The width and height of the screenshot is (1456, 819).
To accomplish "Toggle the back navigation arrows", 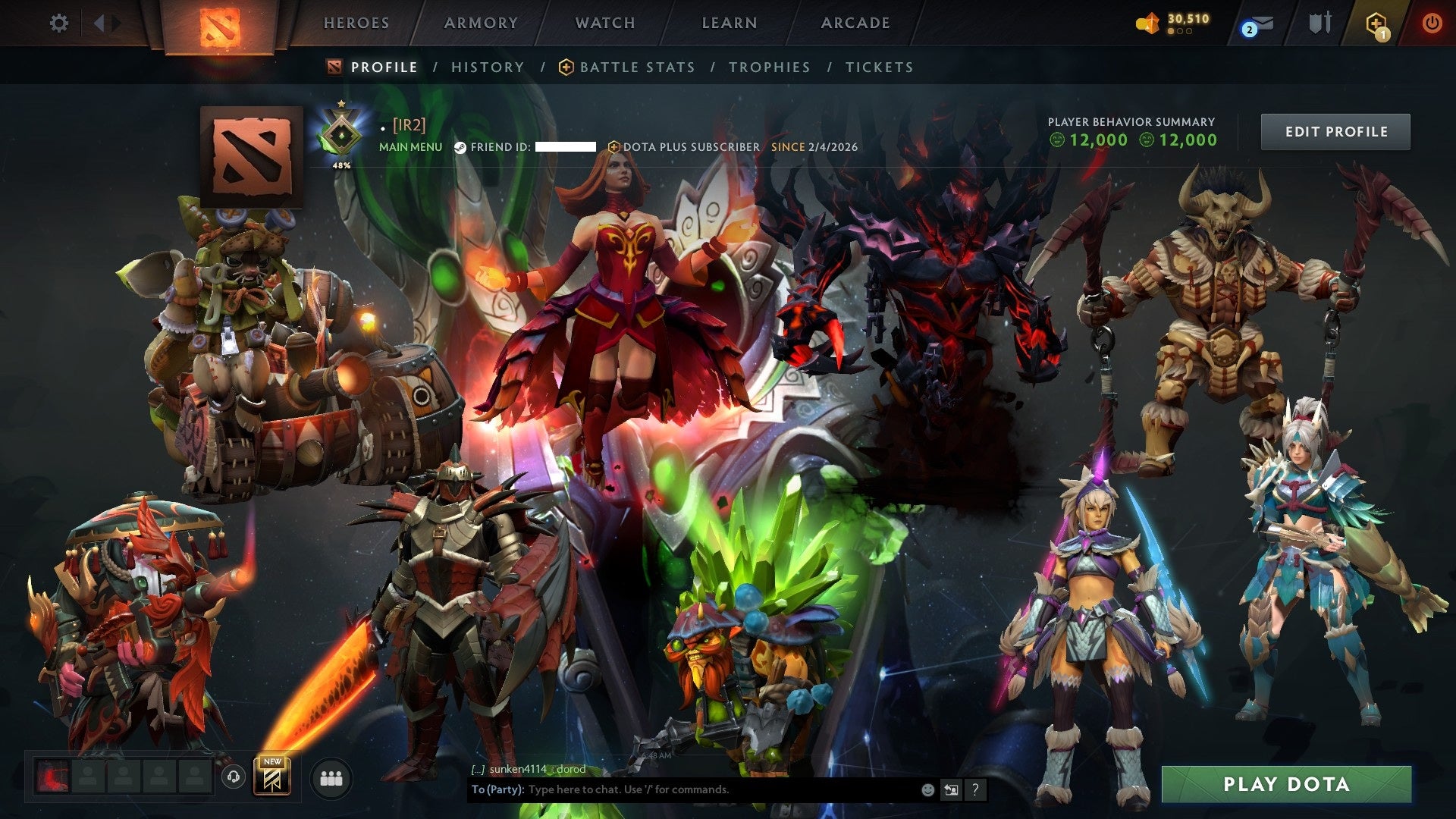I will point(100,23).
